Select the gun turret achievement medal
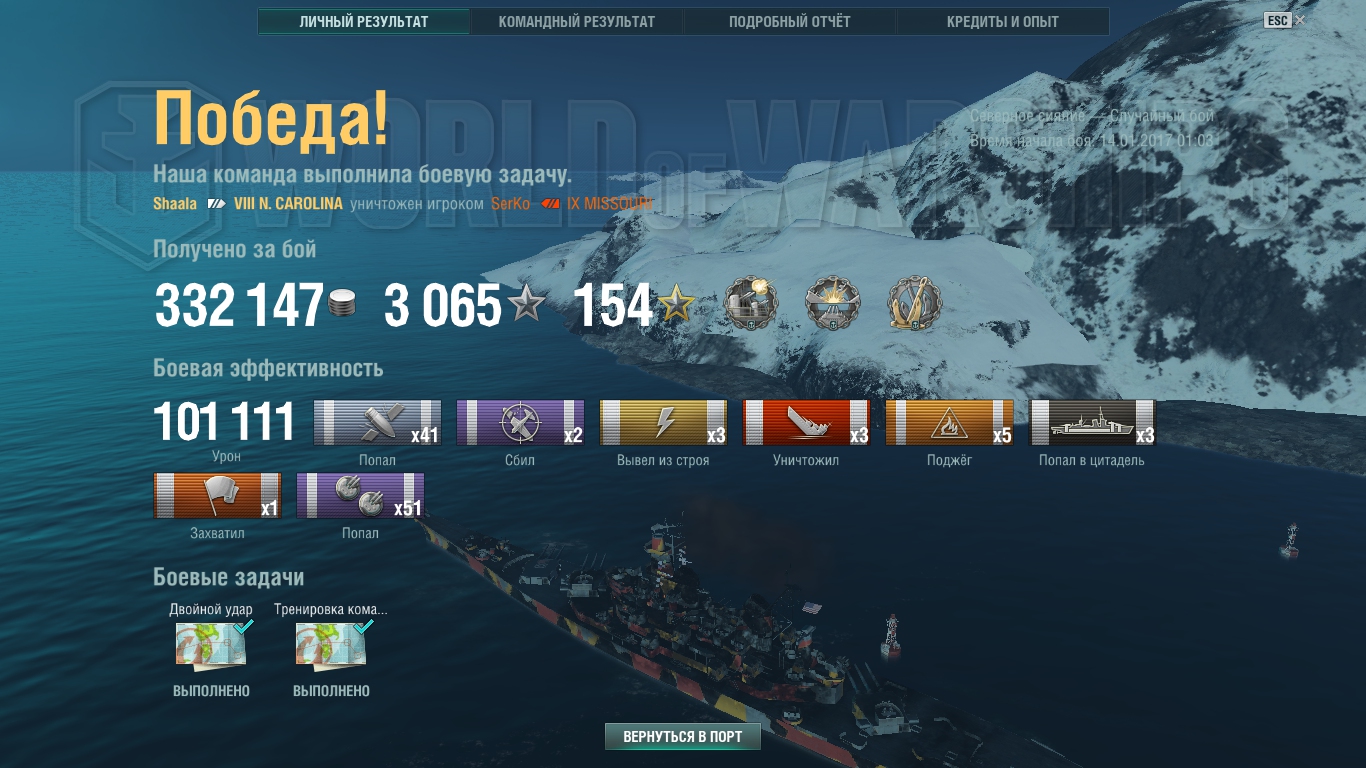This screenshot has height=768, width=1366. point(750,304)
